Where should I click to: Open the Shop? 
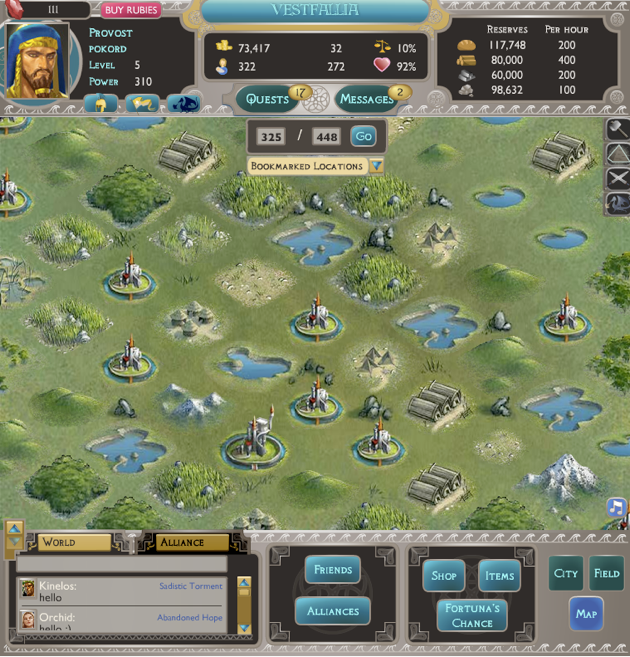[444, 575]
